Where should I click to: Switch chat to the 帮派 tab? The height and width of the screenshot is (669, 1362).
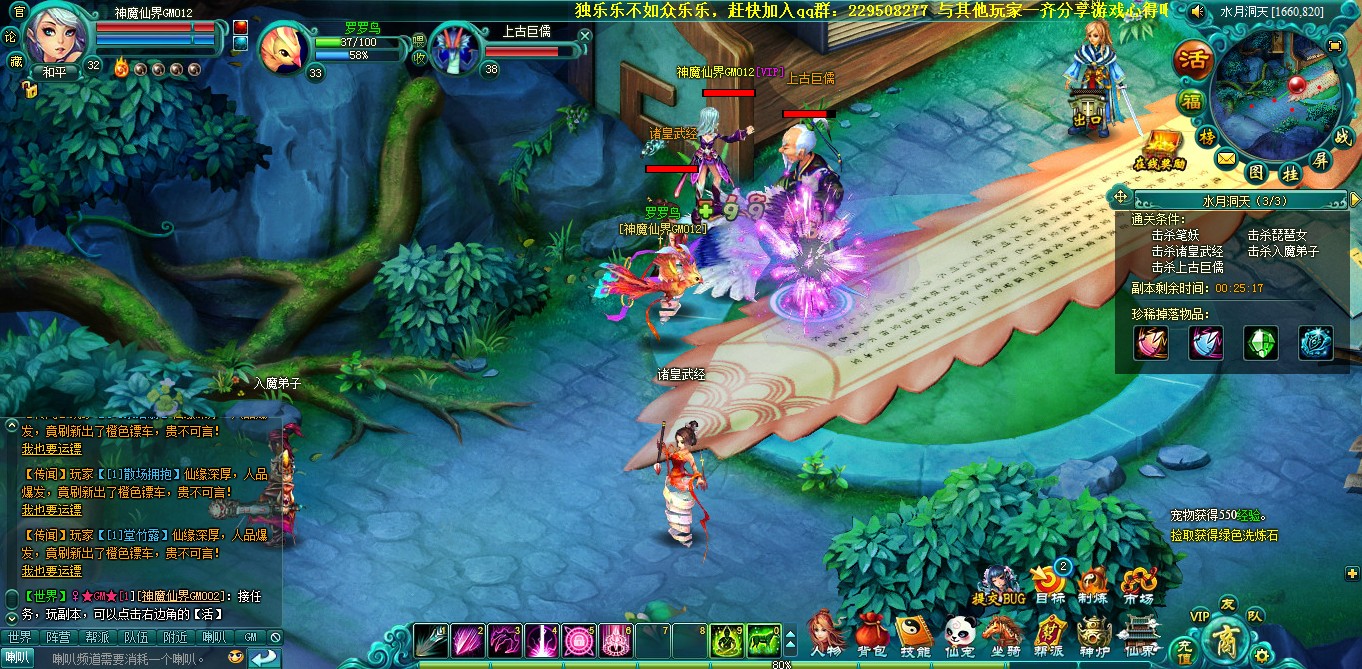click(97, 637)
